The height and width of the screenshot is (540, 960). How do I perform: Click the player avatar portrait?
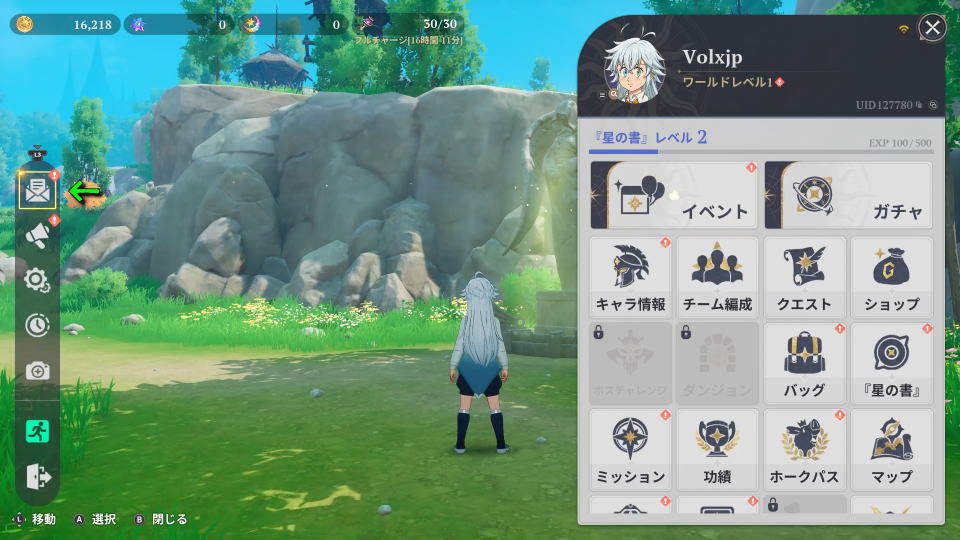tap(636, 73)
